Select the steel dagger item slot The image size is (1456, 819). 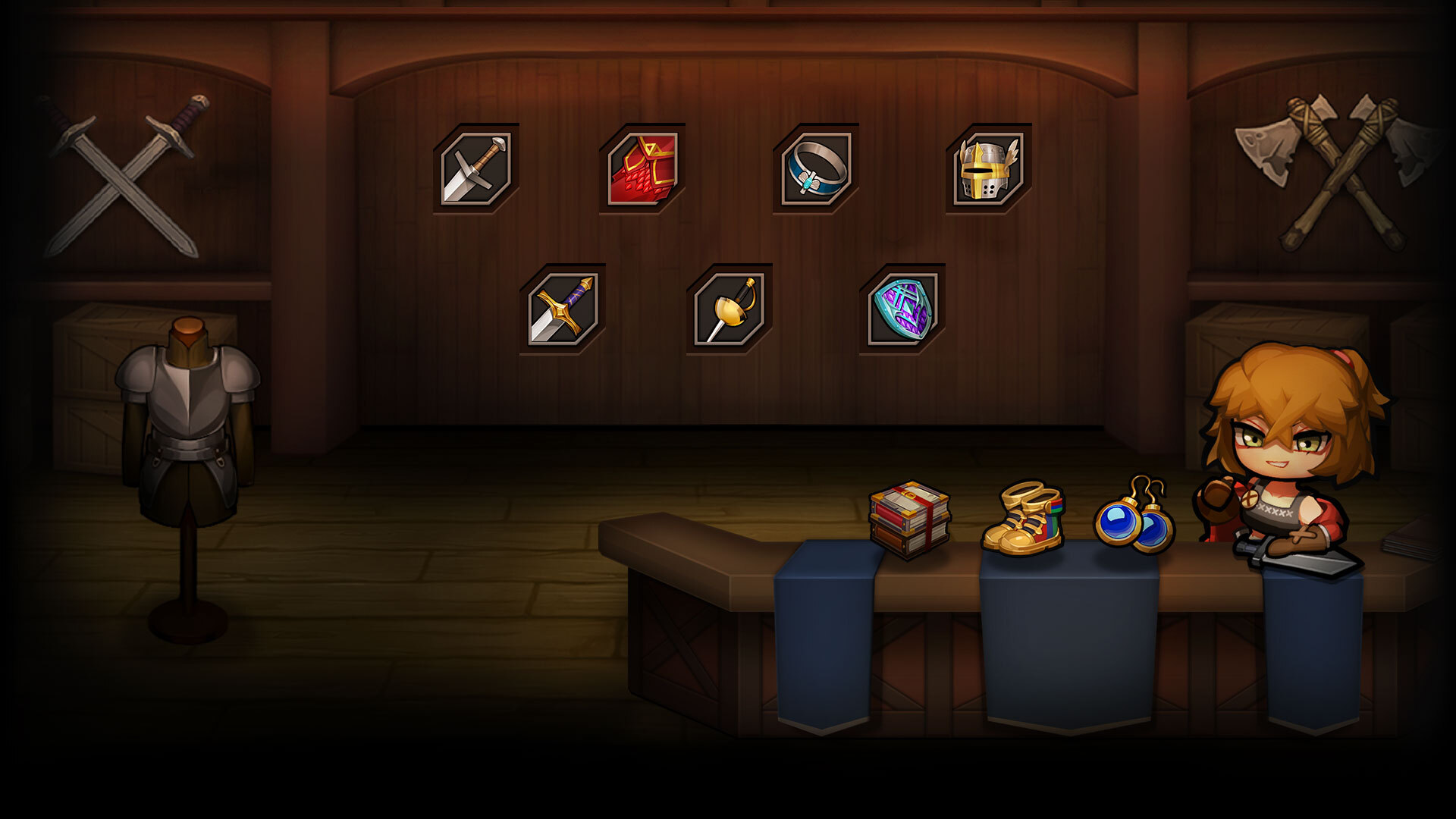click(x=475, y=168)
